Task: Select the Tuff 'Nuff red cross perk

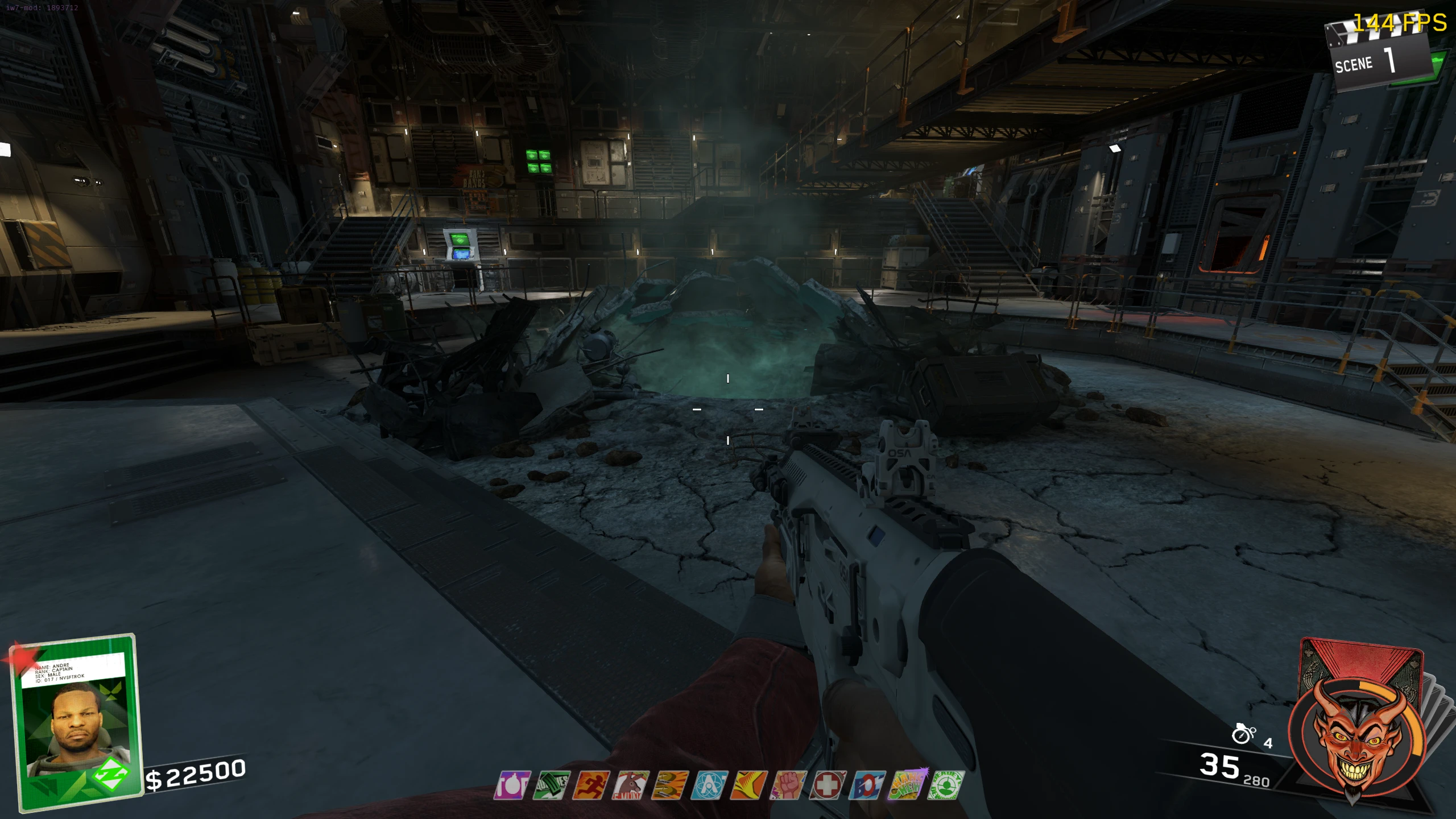Action: coord(828,785)
